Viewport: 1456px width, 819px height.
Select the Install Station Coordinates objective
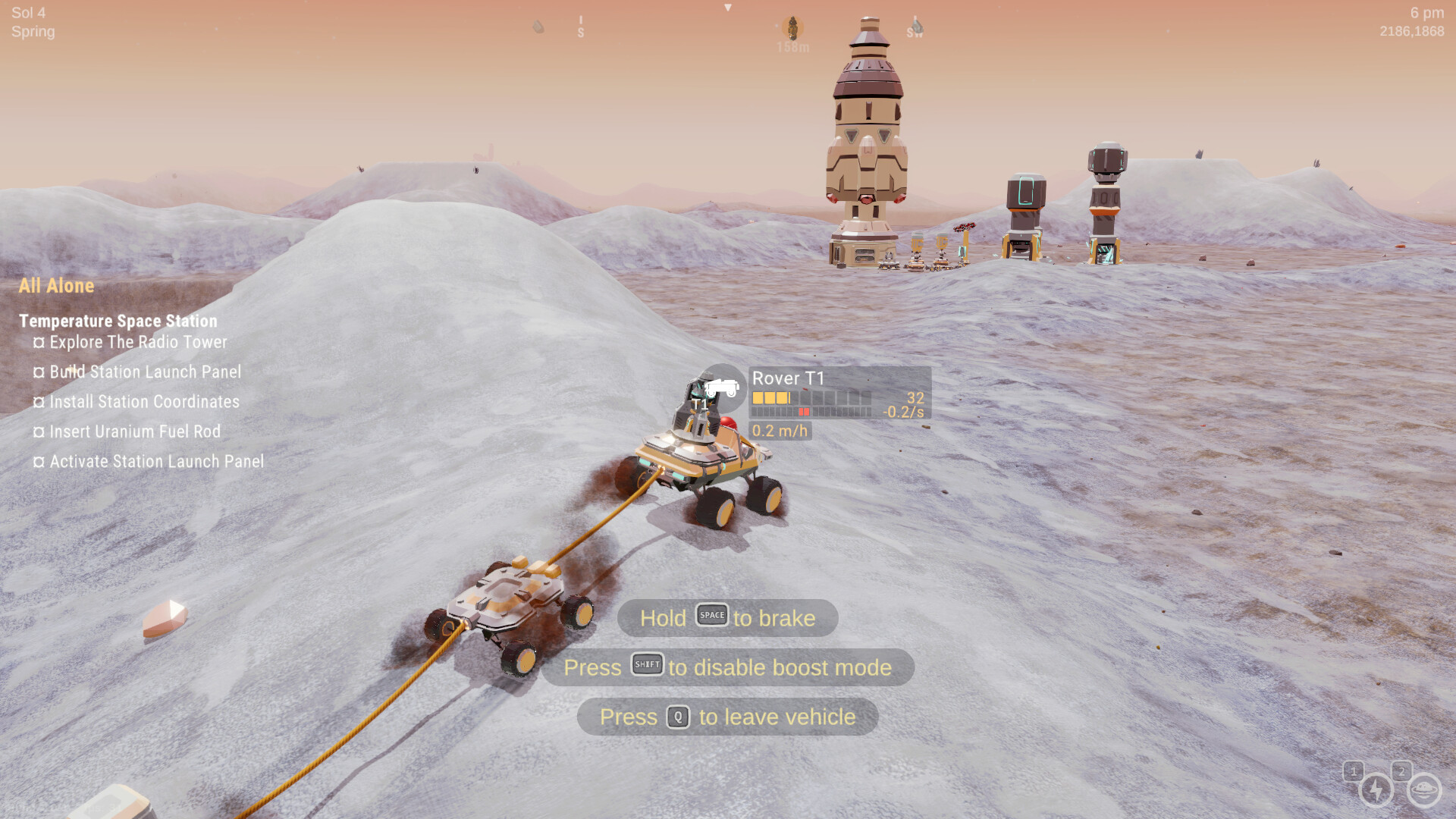click(x=144, y=402)
